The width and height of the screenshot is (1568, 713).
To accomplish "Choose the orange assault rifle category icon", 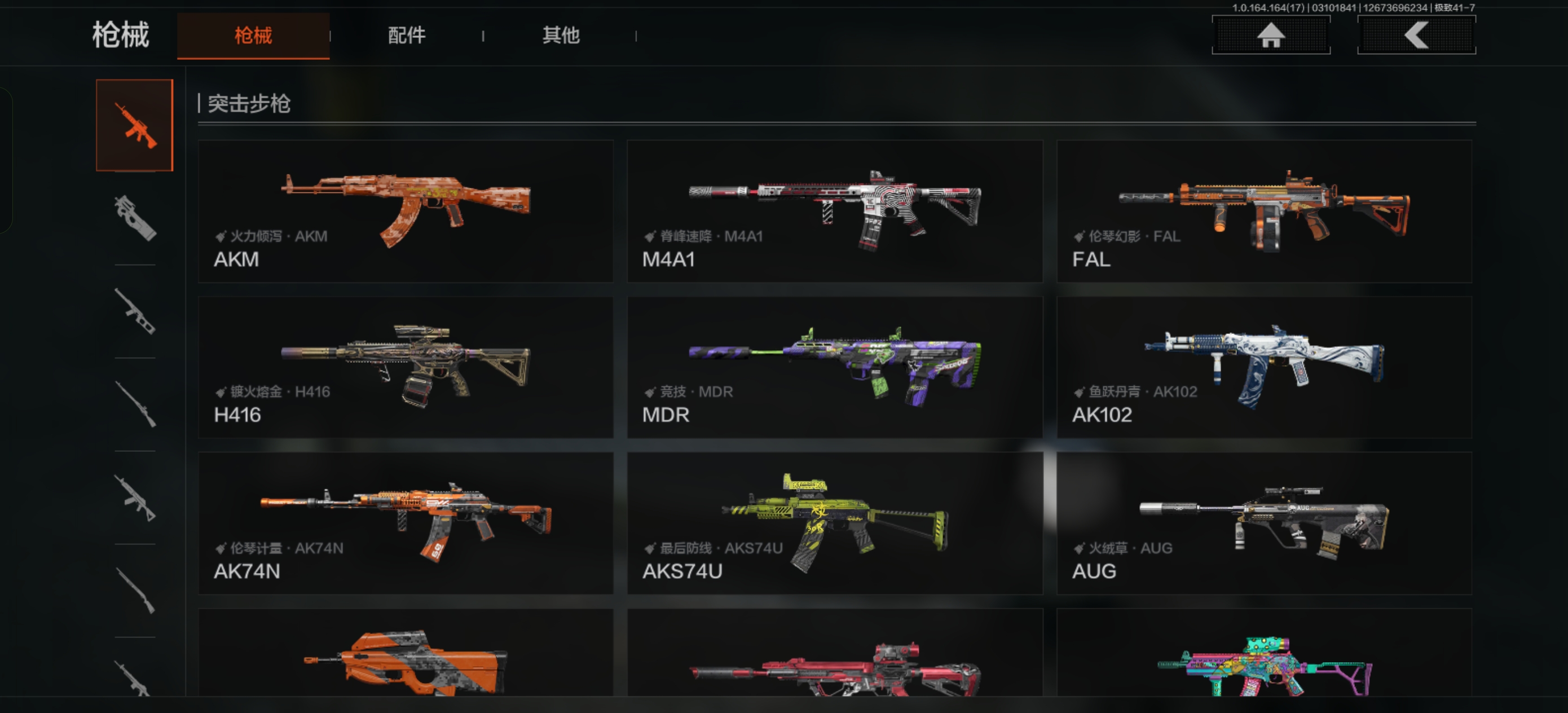I will 135,125.
